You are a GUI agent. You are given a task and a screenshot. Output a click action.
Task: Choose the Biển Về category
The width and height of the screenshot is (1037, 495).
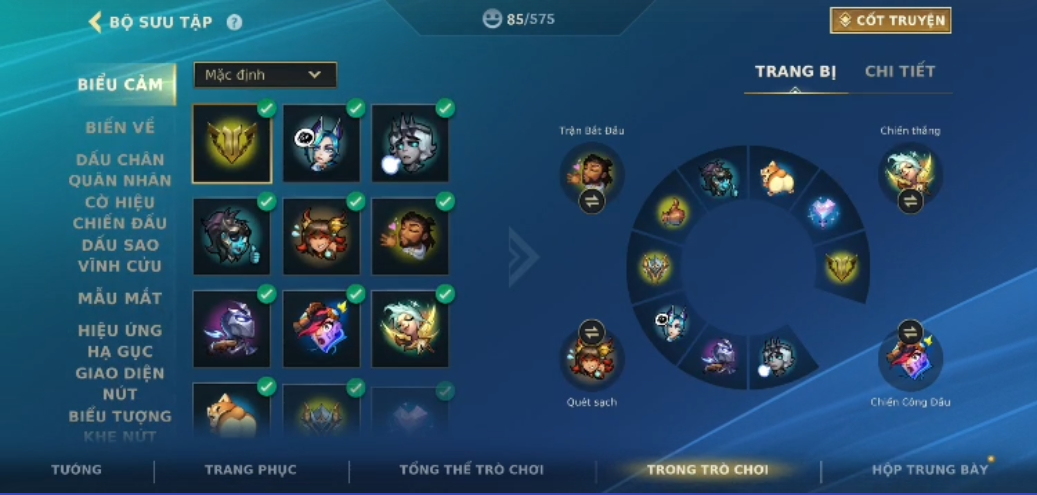click(120, 127)
